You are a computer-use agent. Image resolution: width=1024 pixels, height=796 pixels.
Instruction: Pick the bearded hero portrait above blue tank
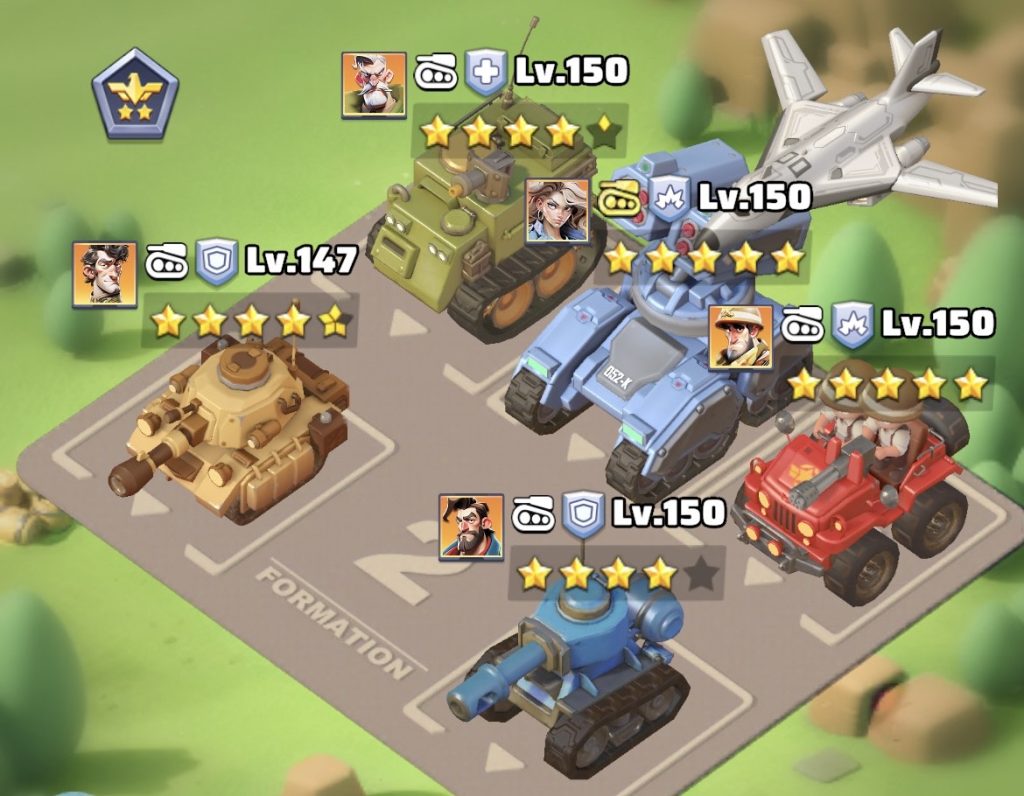click(471, 526)
